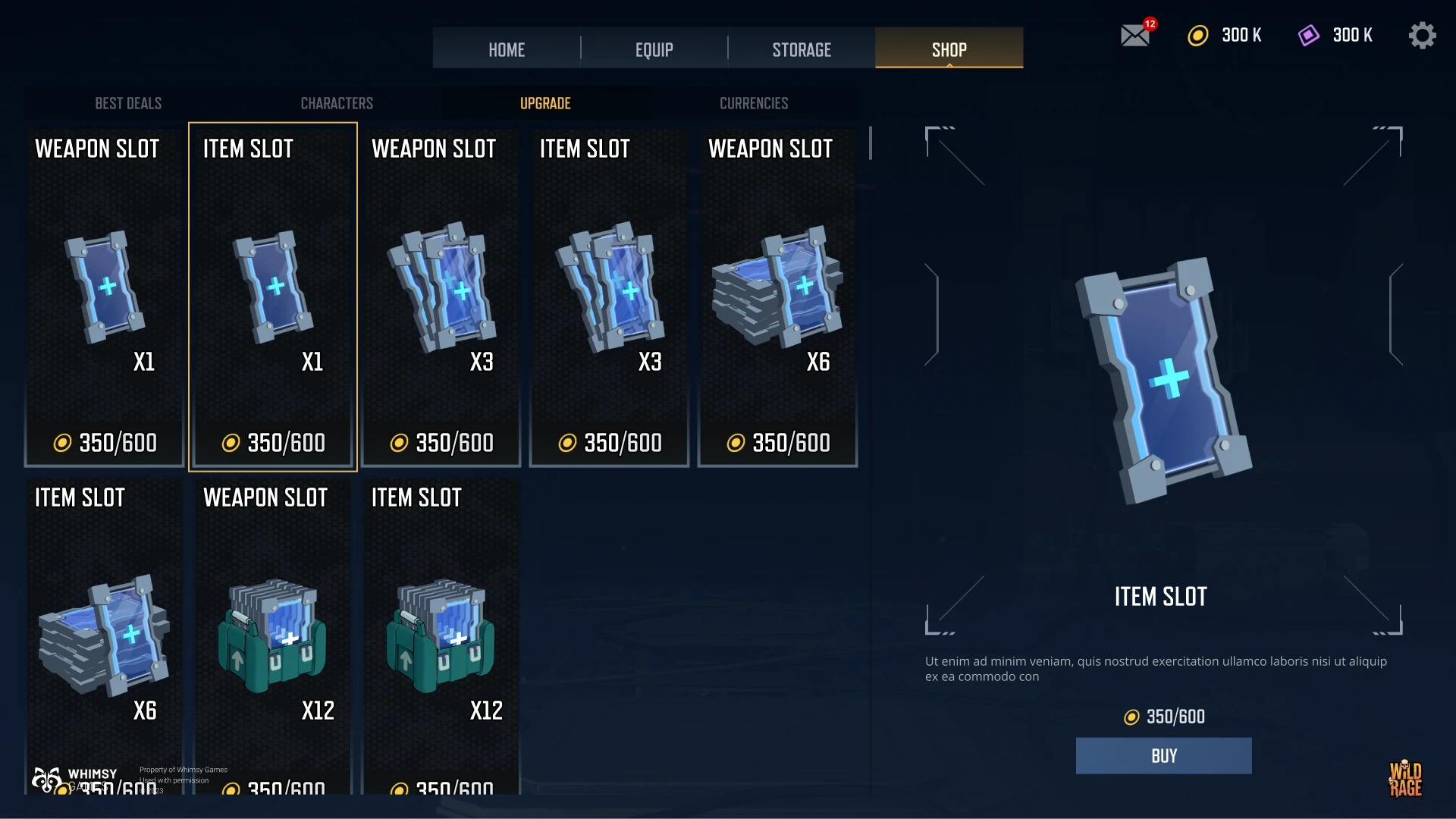Click the purple gem currency icon
This screenshot has width=1456, height=819.
pyautogui.click(x=1309, y=36)
